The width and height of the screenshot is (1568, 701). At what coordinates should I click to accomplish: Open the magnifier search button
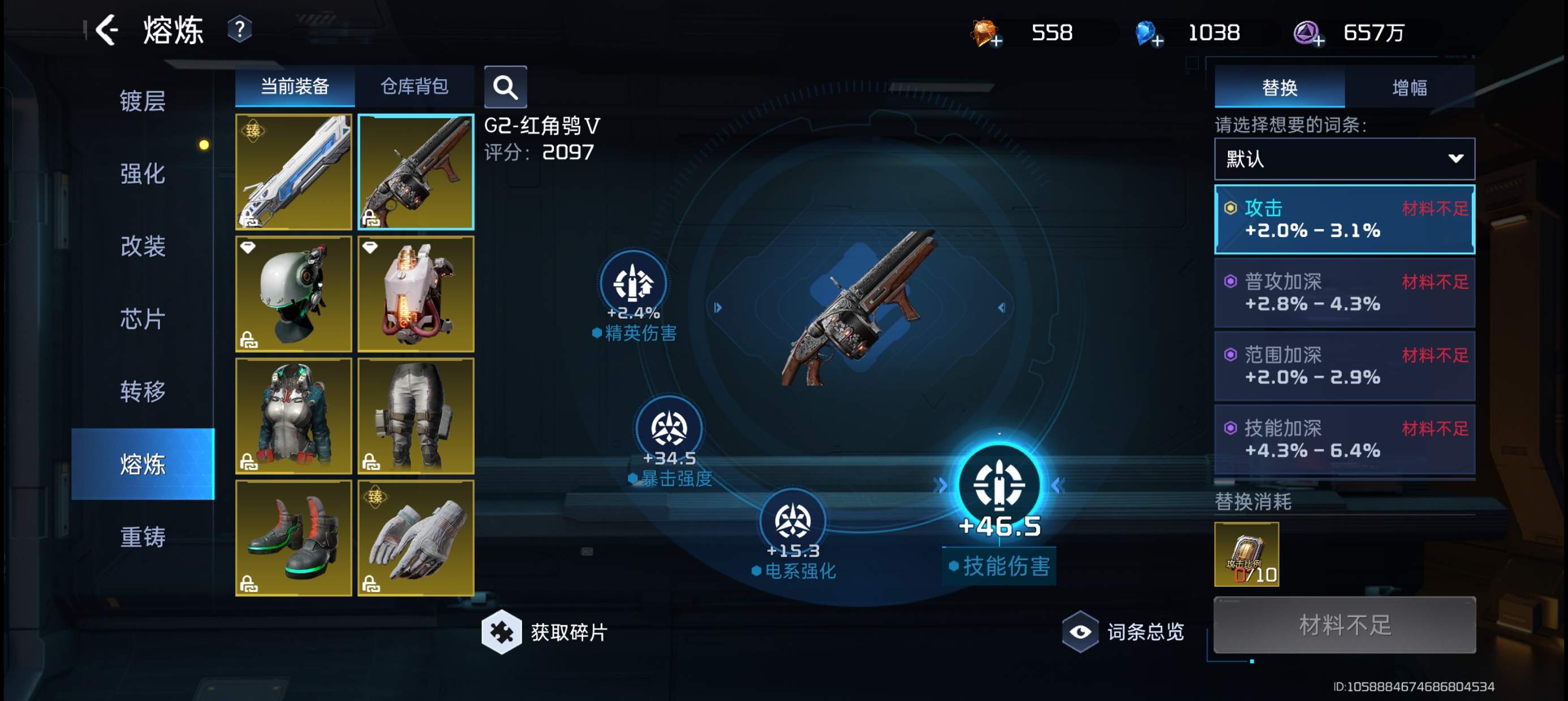505,87
